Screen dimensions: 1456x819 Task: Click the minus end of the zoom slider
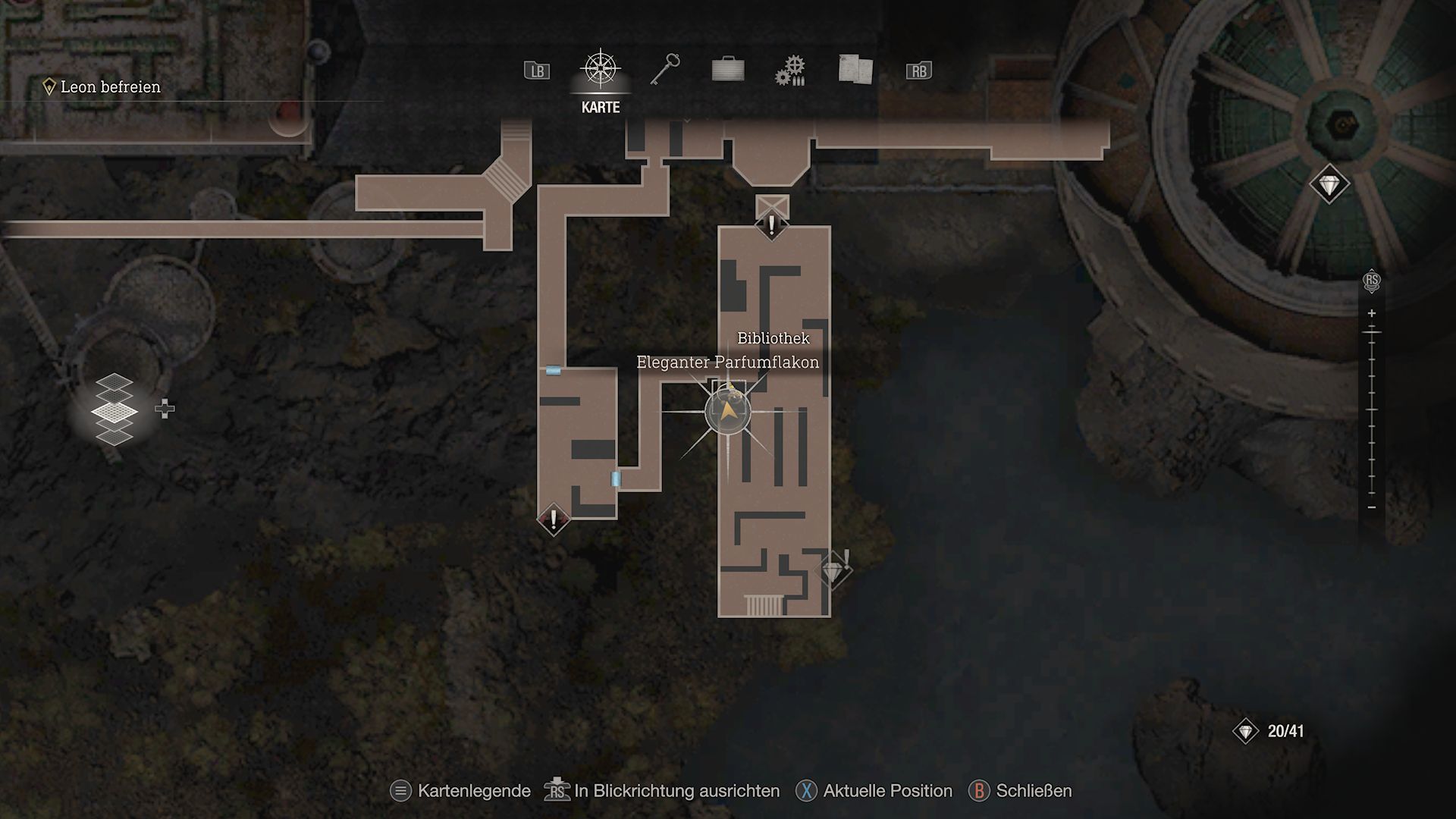coord(1371,507)
